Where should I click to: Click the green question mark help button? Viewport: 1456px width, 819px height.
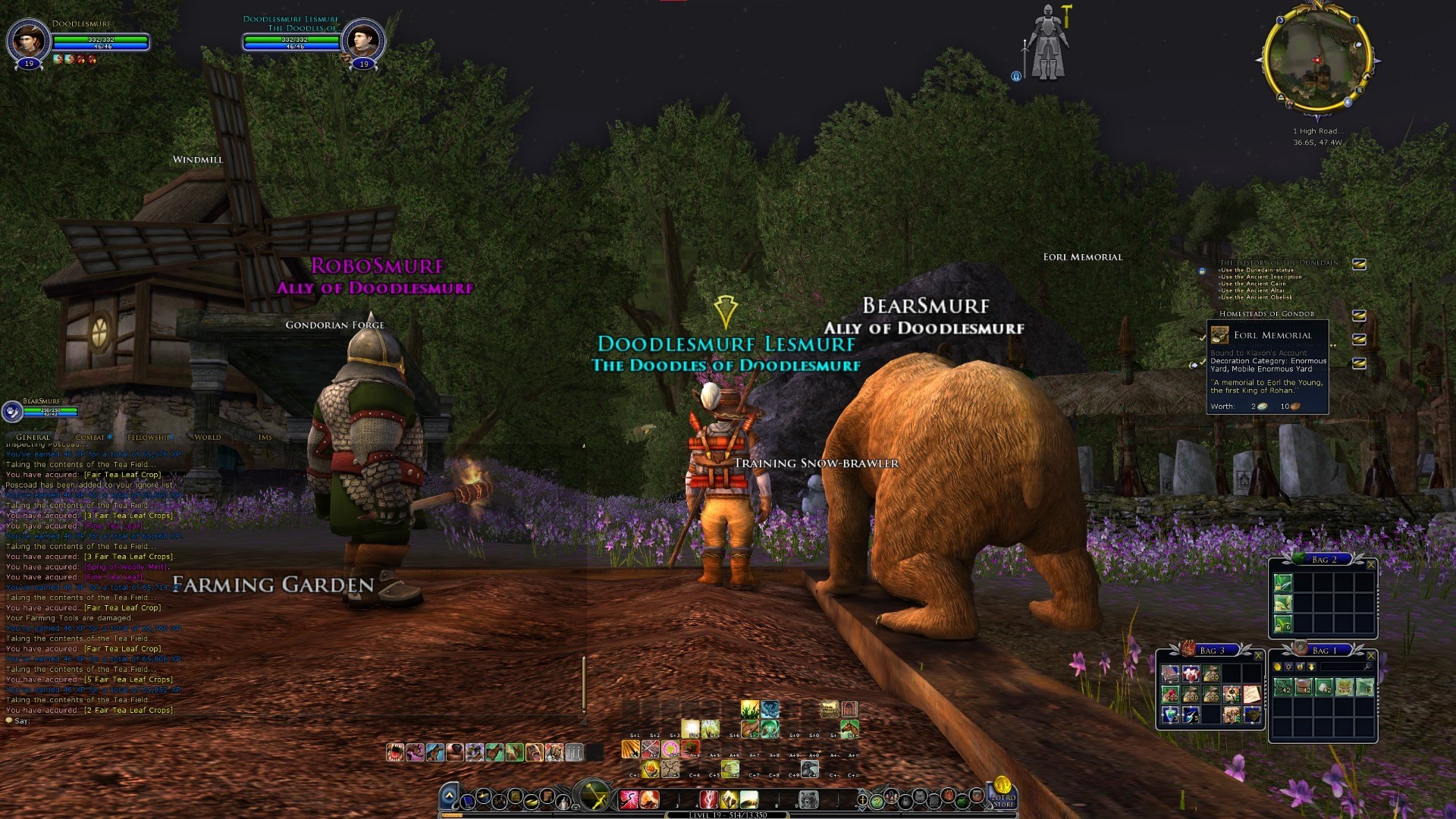877,801
